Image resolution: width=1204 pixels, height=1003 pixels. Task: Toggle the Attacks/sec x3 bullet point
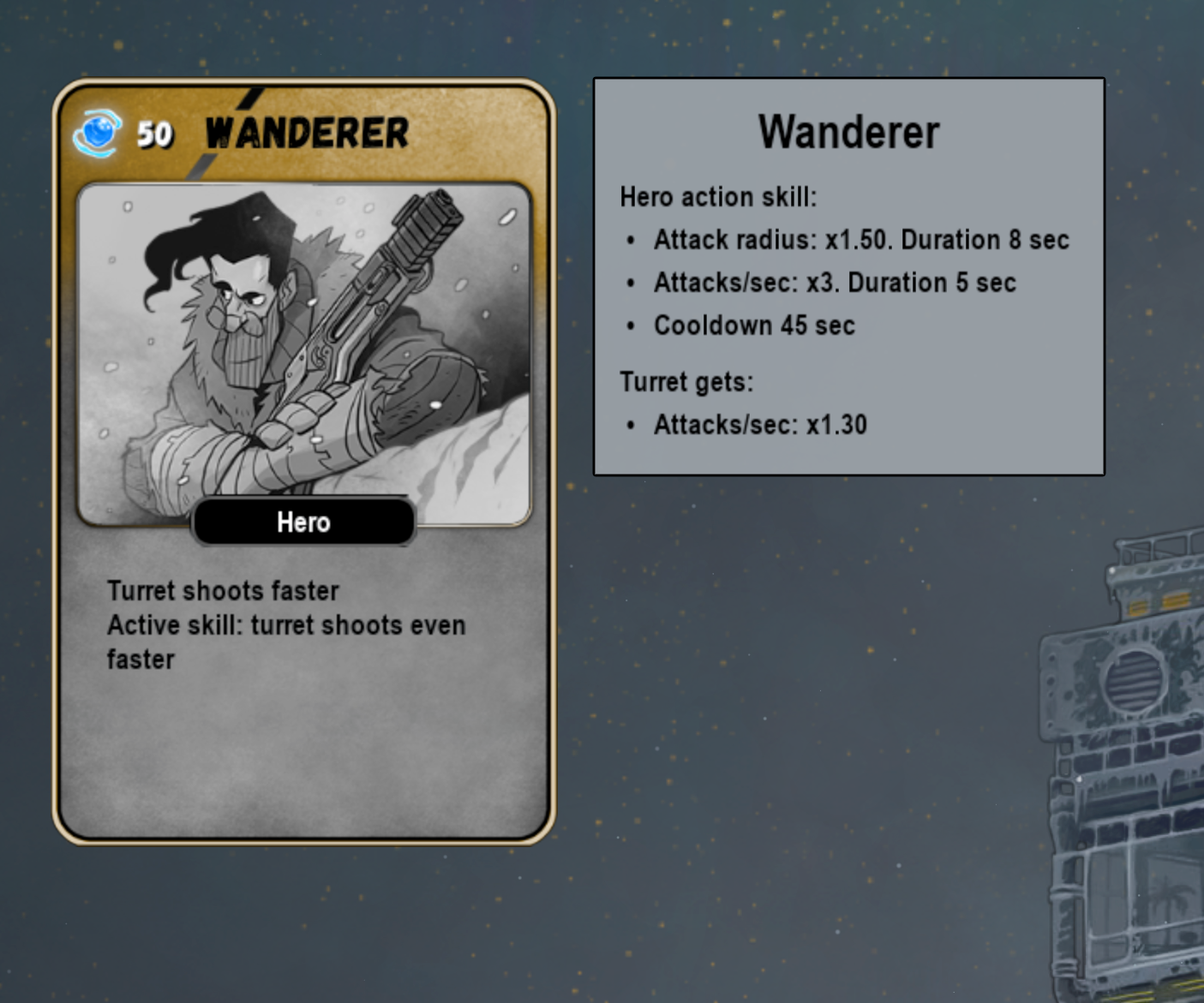coord(836,283)
